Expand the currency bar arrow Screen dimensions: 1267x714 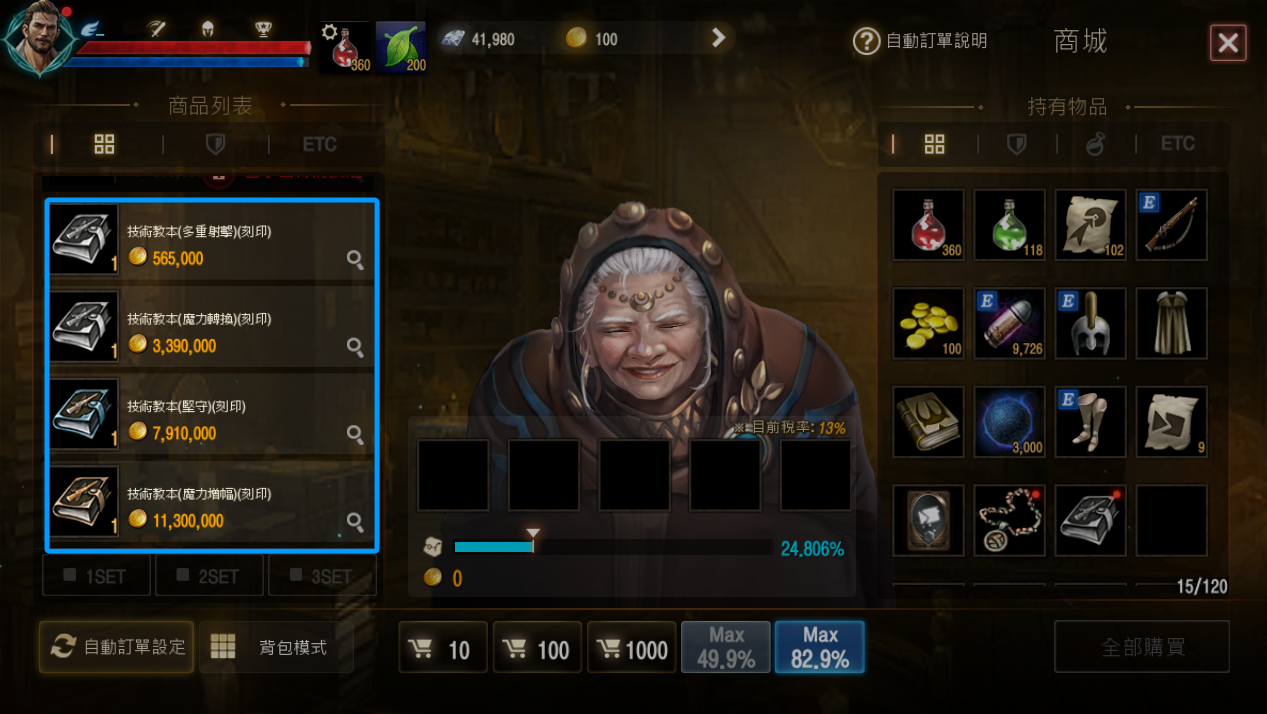click(x=718, y=38)
